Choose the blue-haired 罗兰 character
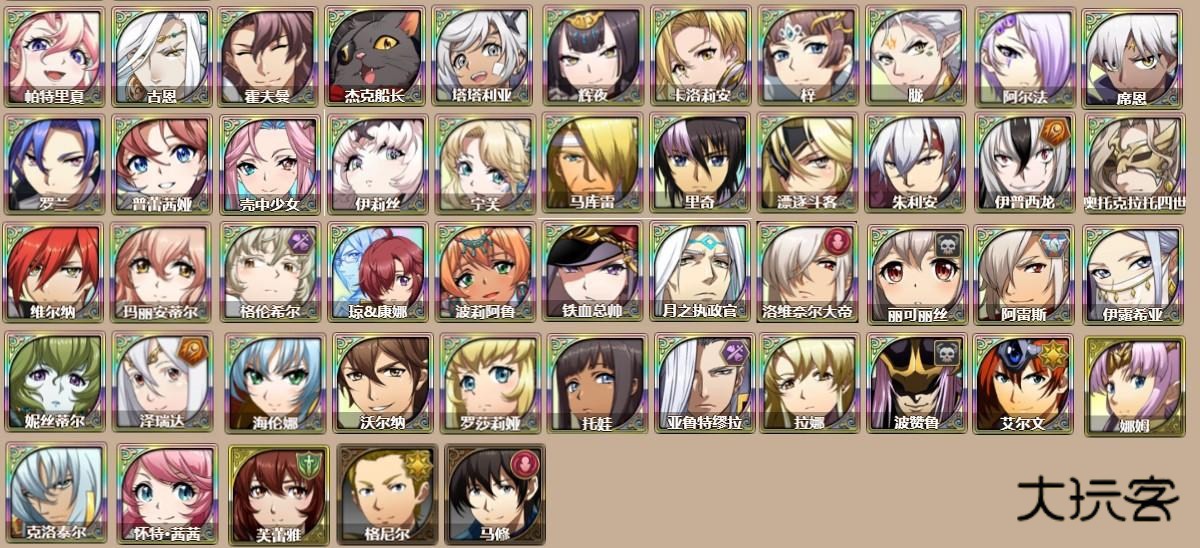Screen dimensions: 1200x548 pyautogui.click(x=55, y=164)
